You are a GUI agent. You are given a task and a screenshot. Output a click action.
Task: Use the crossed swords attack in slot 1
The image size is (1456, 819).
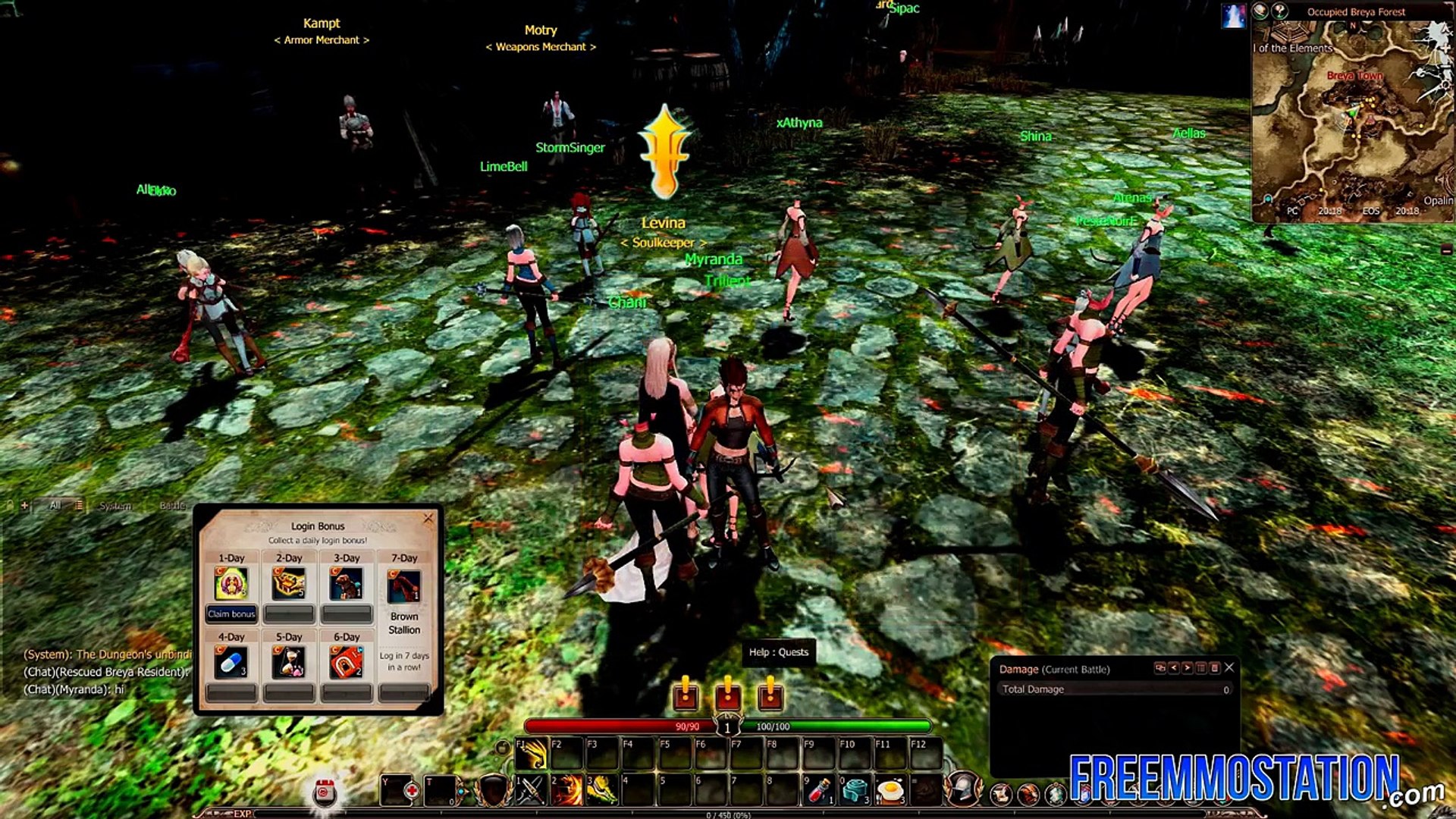click(532, 790)
